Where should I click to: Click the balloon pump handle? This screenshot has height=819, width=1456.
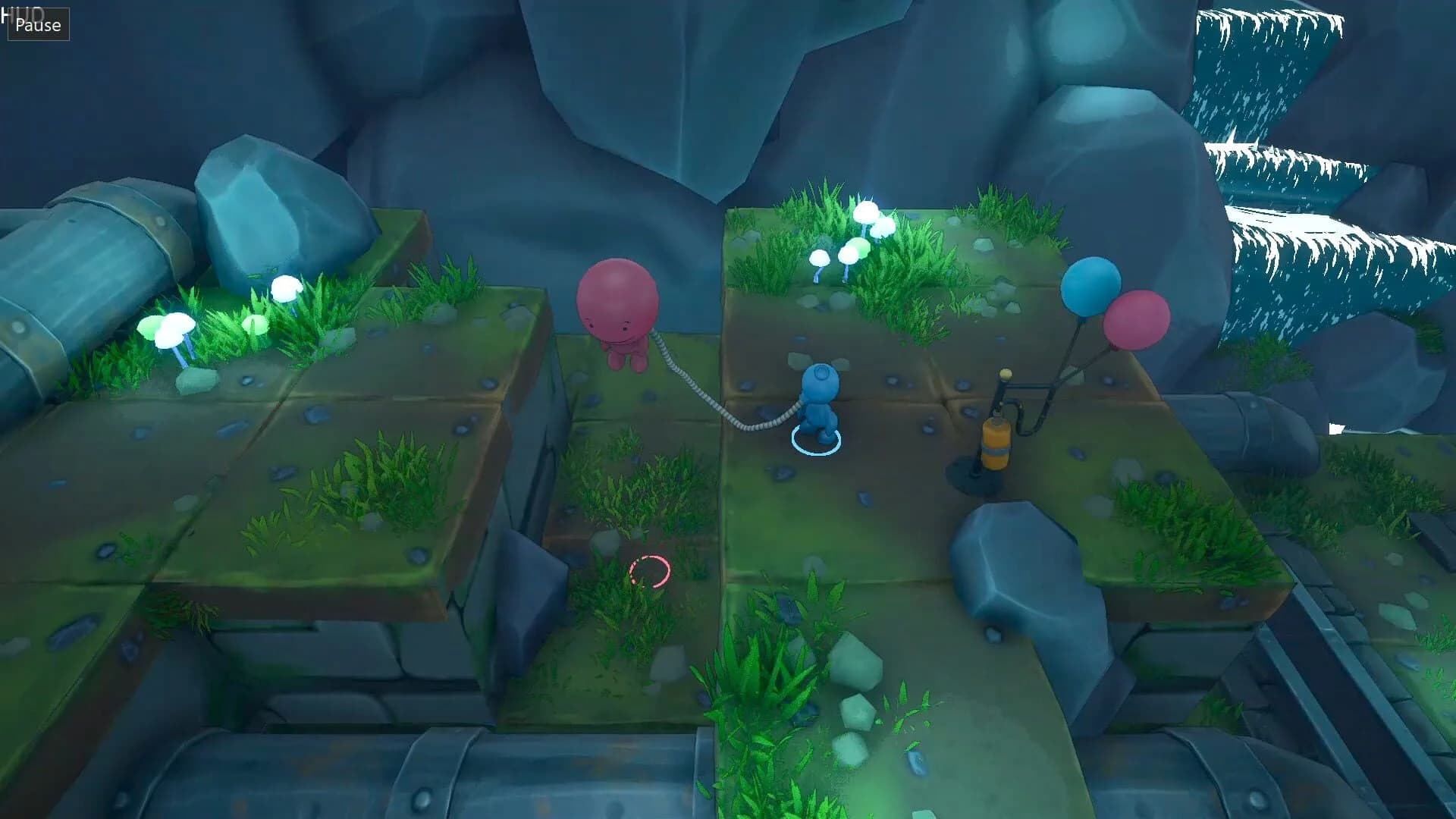point(1005,374)
